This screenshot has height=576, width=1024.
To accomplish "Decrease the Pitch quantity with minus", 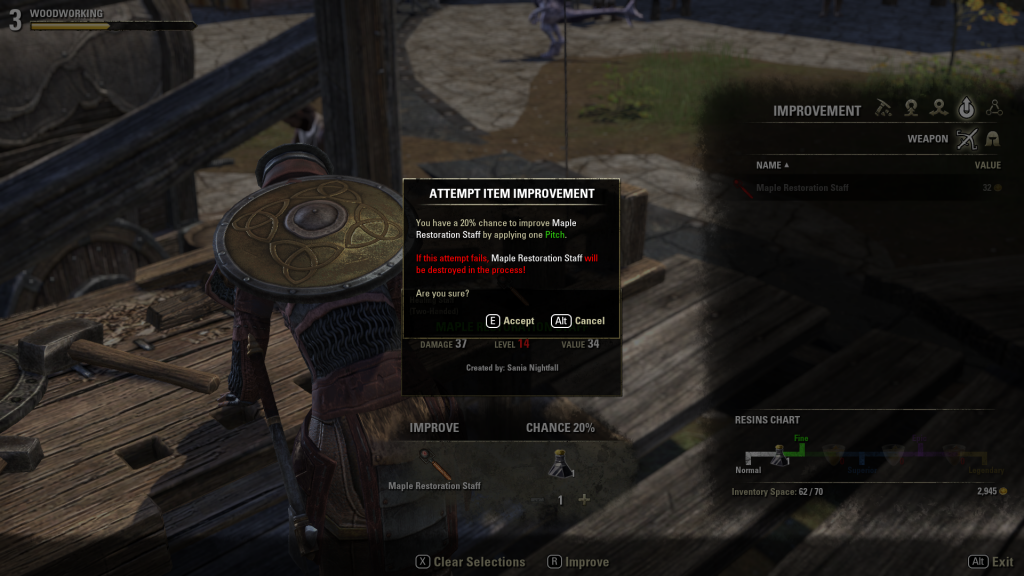I will (x=537, y=500).
